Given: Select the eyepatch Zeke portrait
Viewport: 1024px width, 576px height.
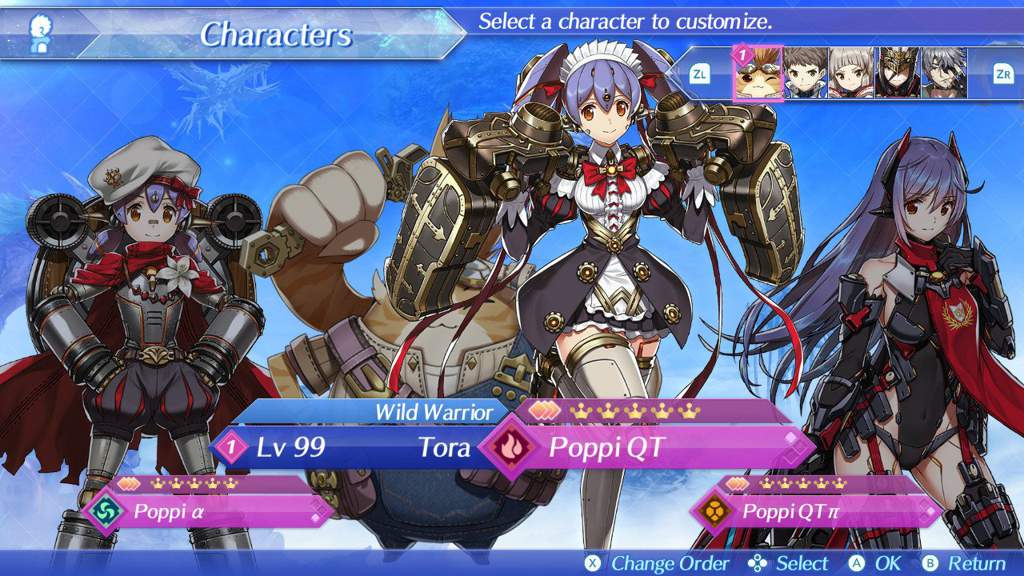Looking at the screenshot, I should click(x=944, y=73).
